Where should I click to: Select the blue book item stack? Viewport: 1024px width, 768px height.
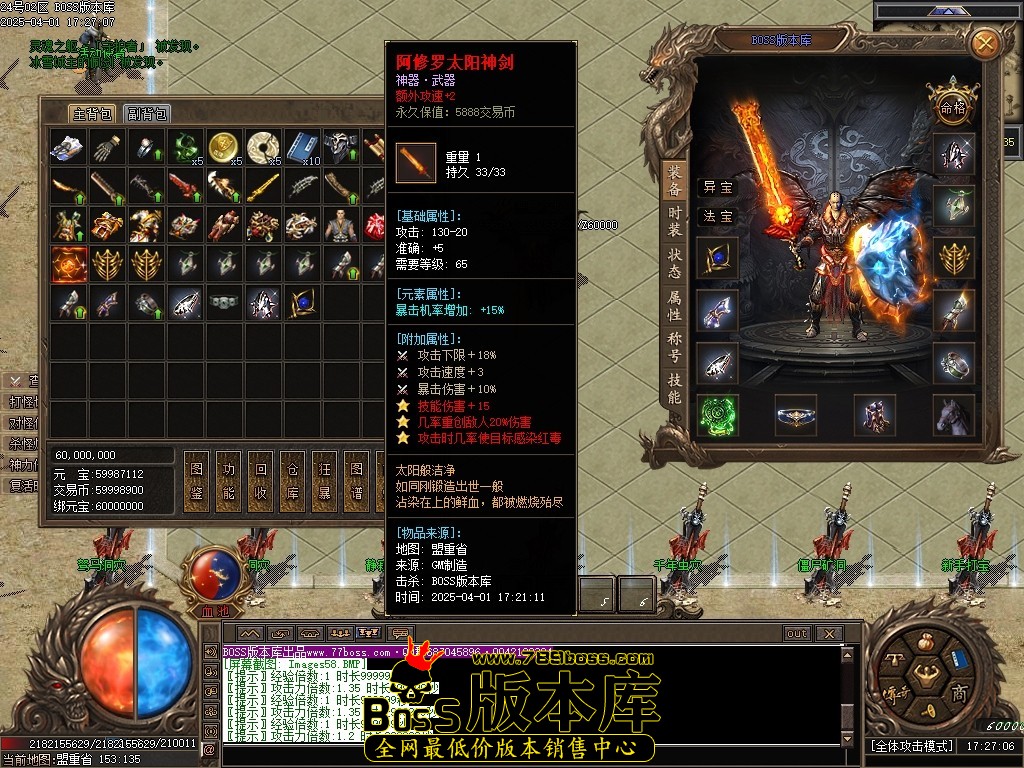301,146
